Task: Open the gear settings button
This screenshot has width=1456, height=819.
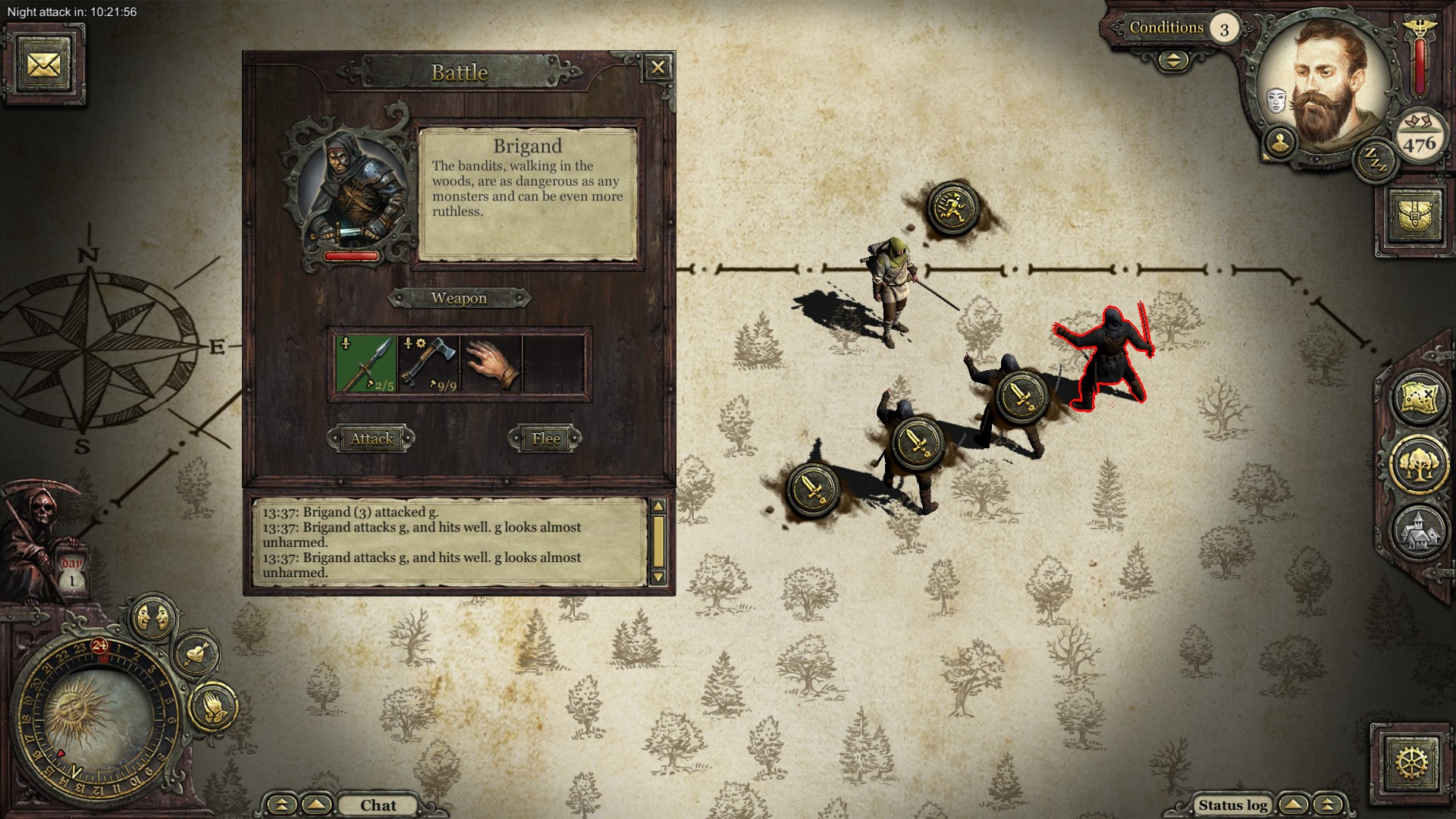Action: point(1410,761)
